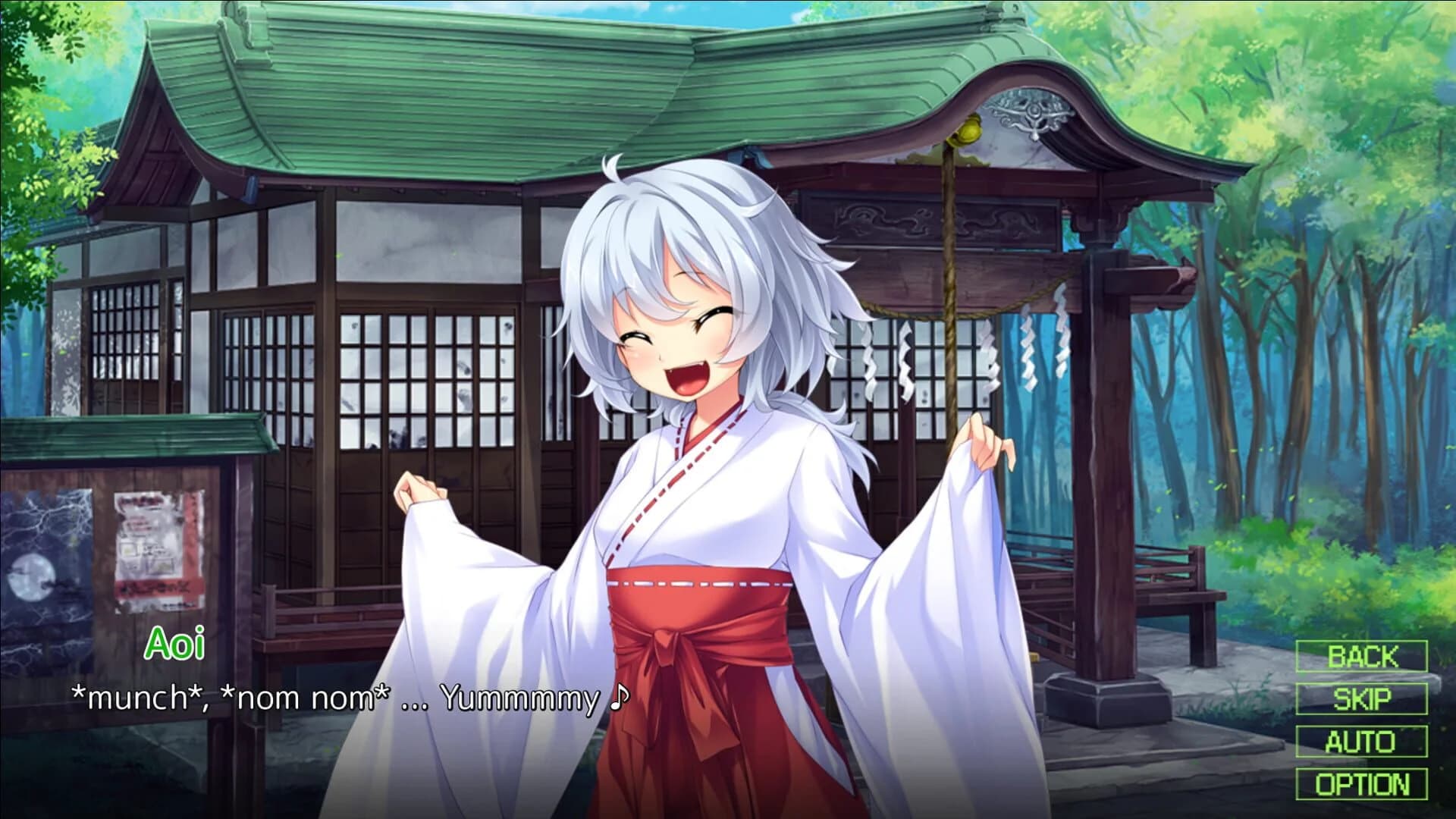Screen dimensions: 1456x819
Task: Activate SKIP to fast-forward the scene
Action: click(x=1362, y=698)
